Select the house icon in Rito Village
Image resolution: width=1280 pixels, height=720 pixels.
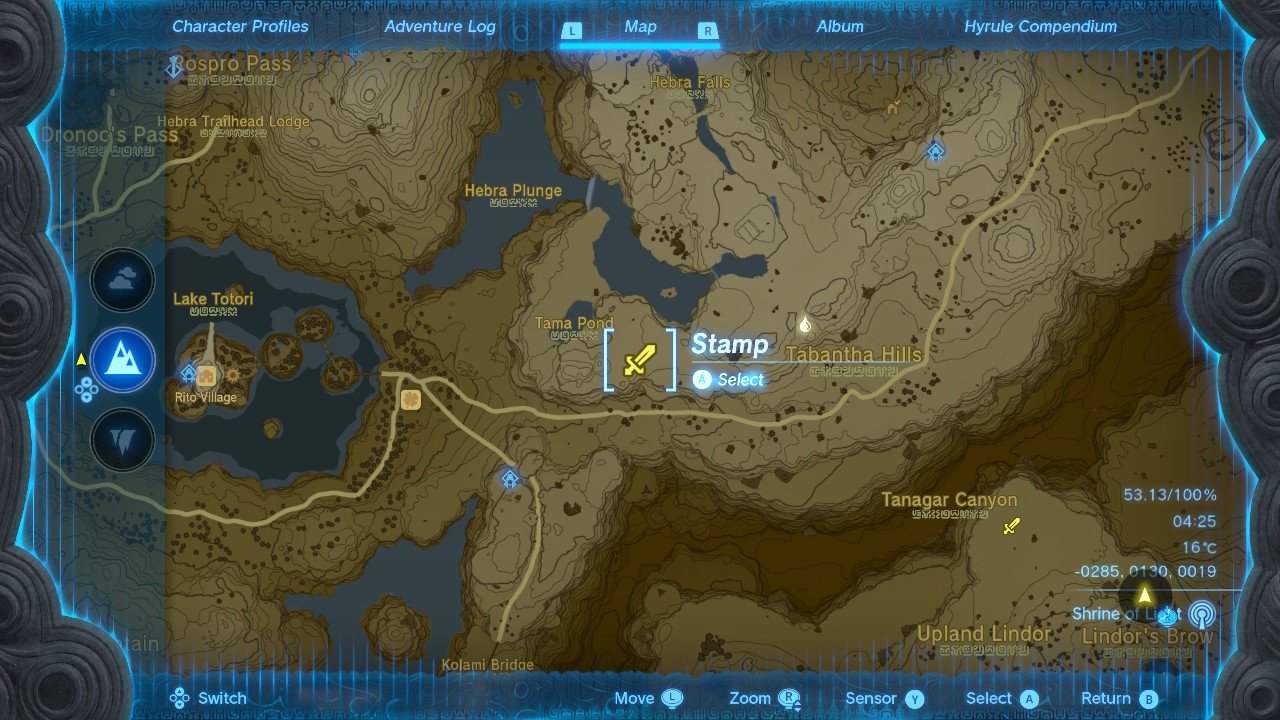[208, 376]
